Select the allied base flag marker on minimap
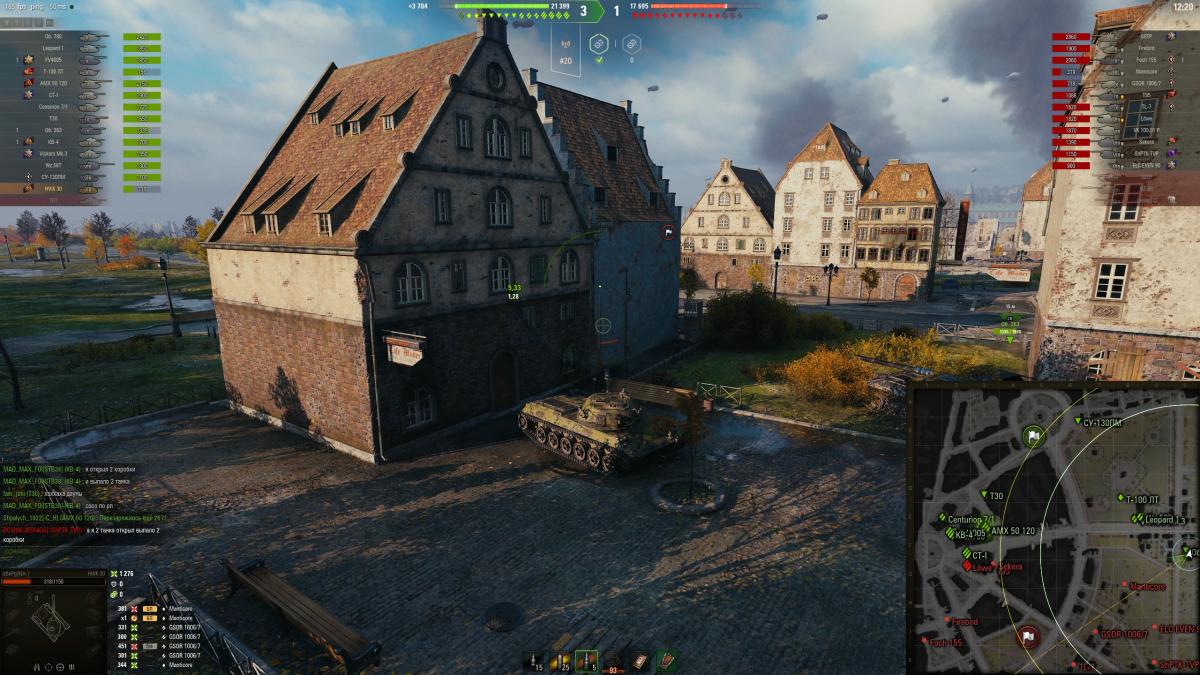This screenshot has height=675, width=1200. [1033, 437]
